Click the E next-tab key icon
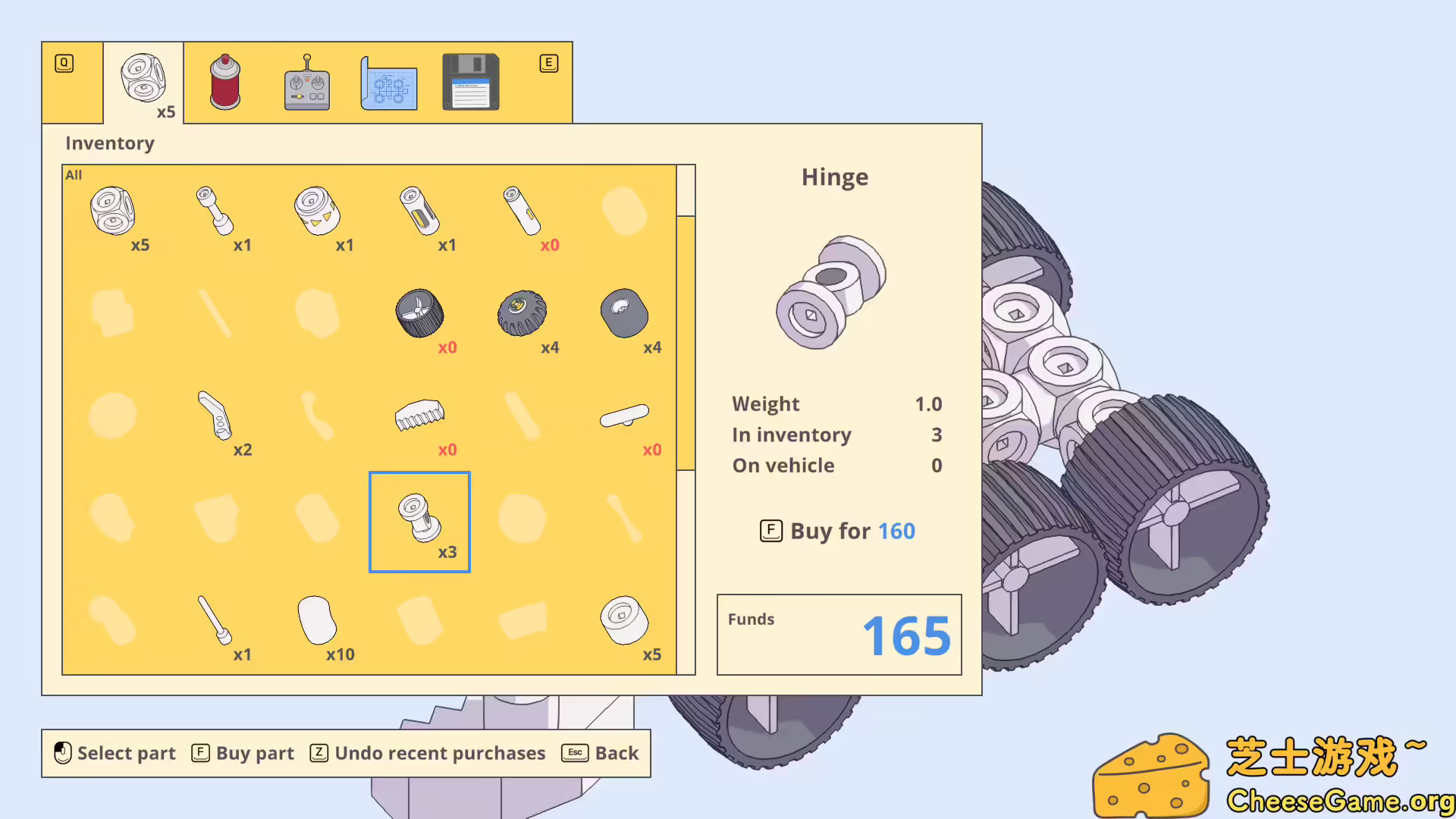The image size is (1456, 819). [549, 64]
